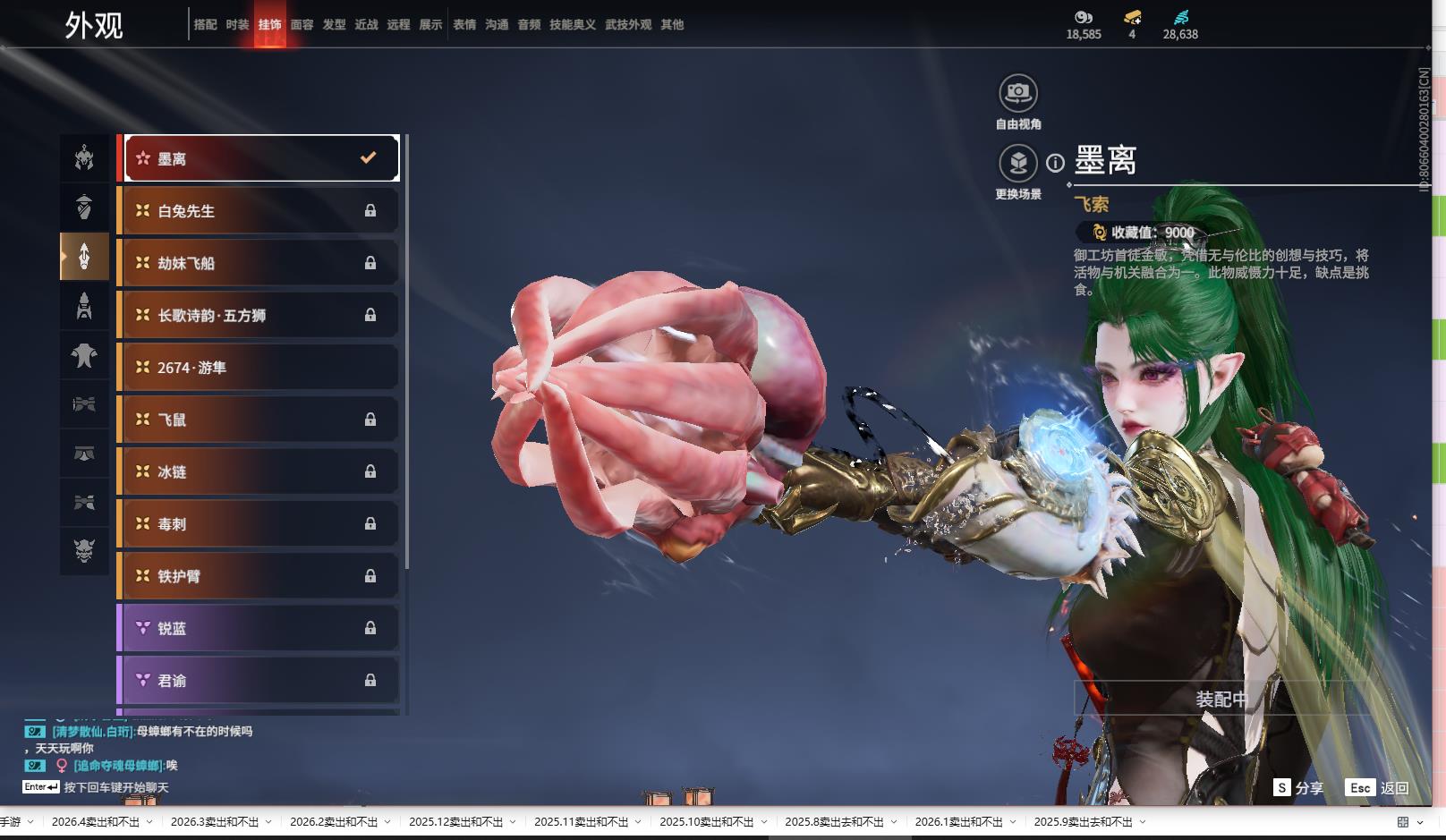1446x840 pixels.
Task: Select the 面容 tab
Action: pos(302,24)
